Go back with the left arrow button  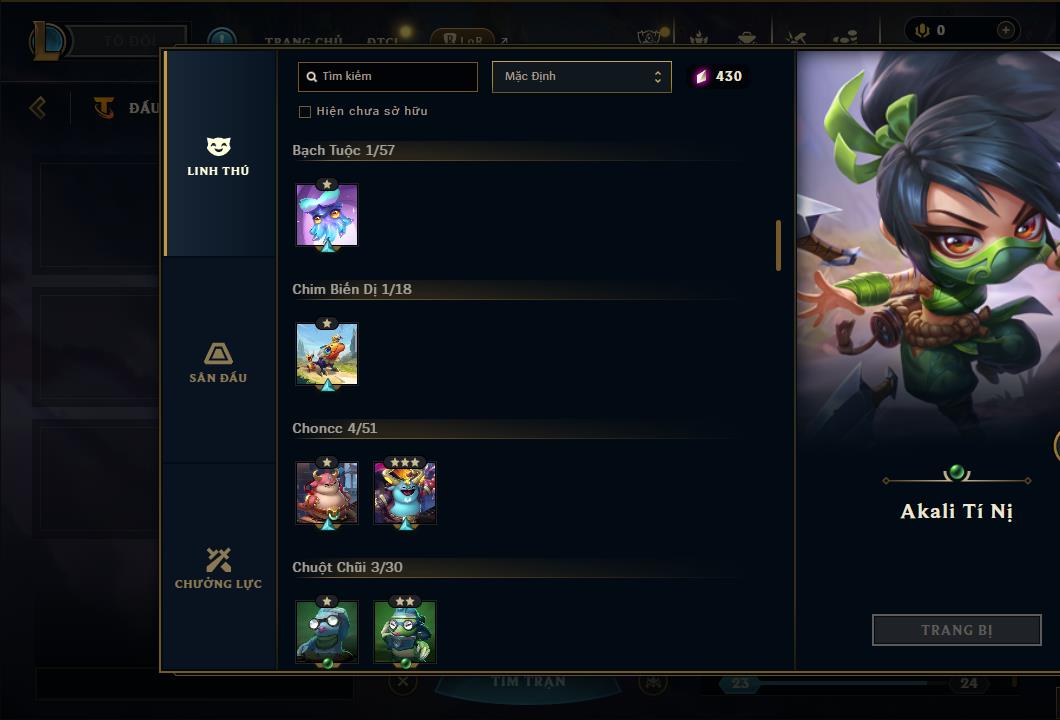(38, 107)
